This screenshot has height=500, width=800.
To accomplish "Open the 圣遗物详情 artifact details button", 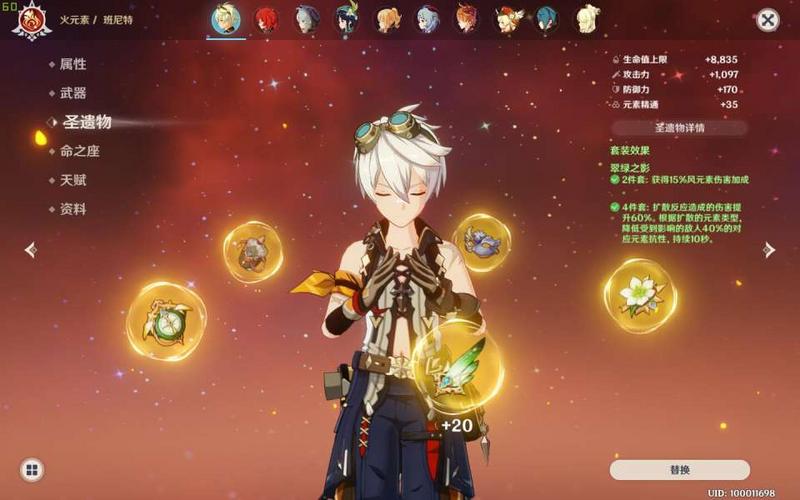I will (x=679, y=128).
